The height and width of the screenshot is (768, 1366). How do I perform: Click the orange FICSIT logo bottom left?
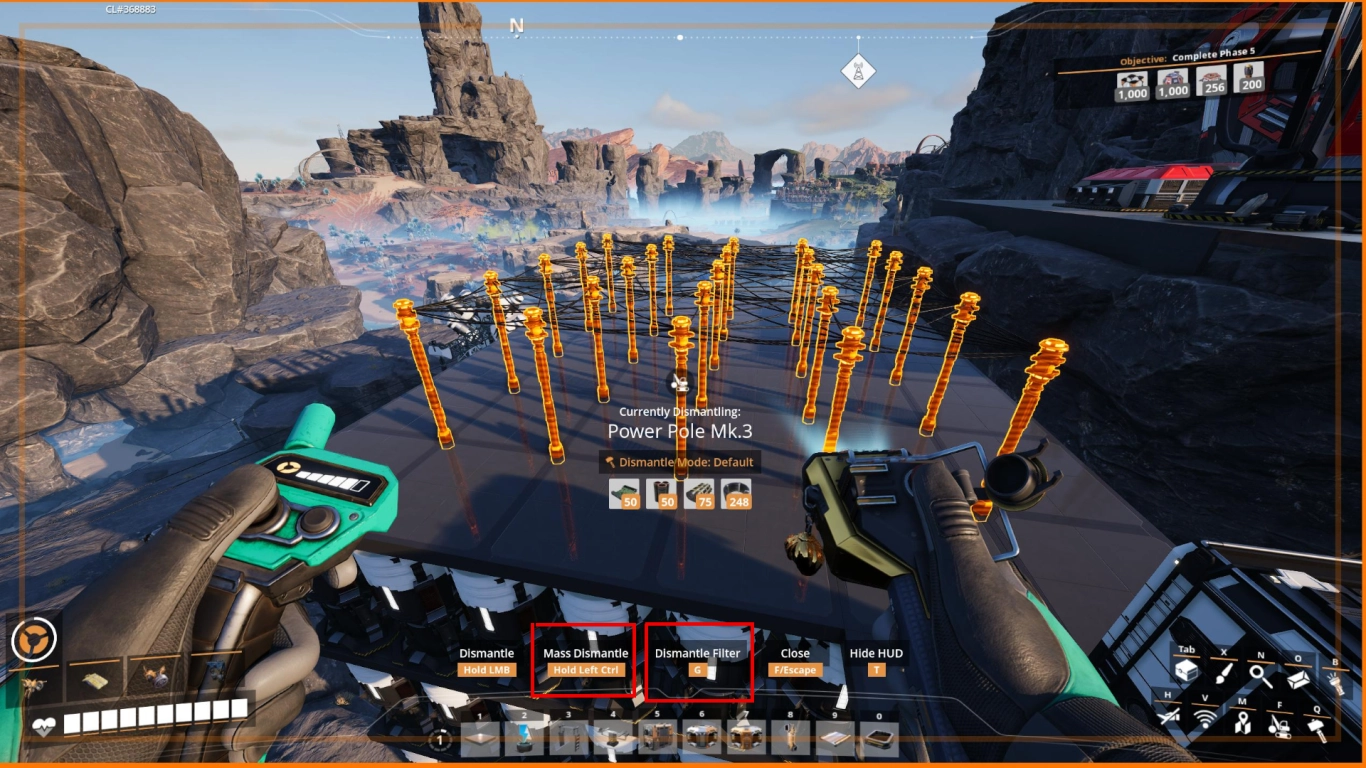point(34,638)
